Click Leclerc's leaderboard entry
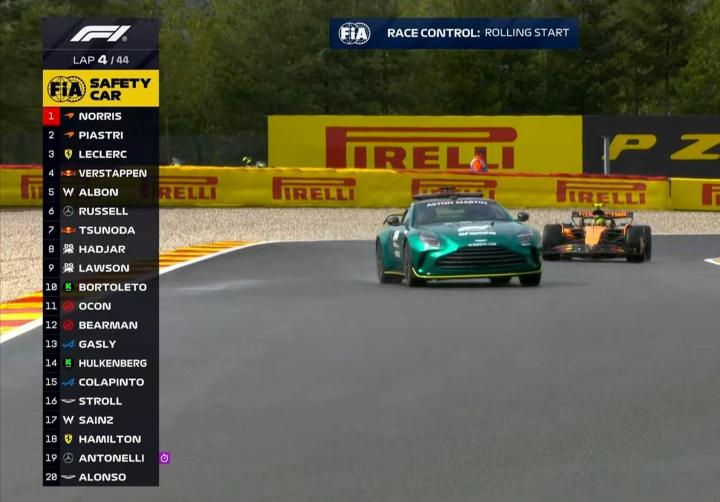Screen dimensions: 720x502 [100, 154]
